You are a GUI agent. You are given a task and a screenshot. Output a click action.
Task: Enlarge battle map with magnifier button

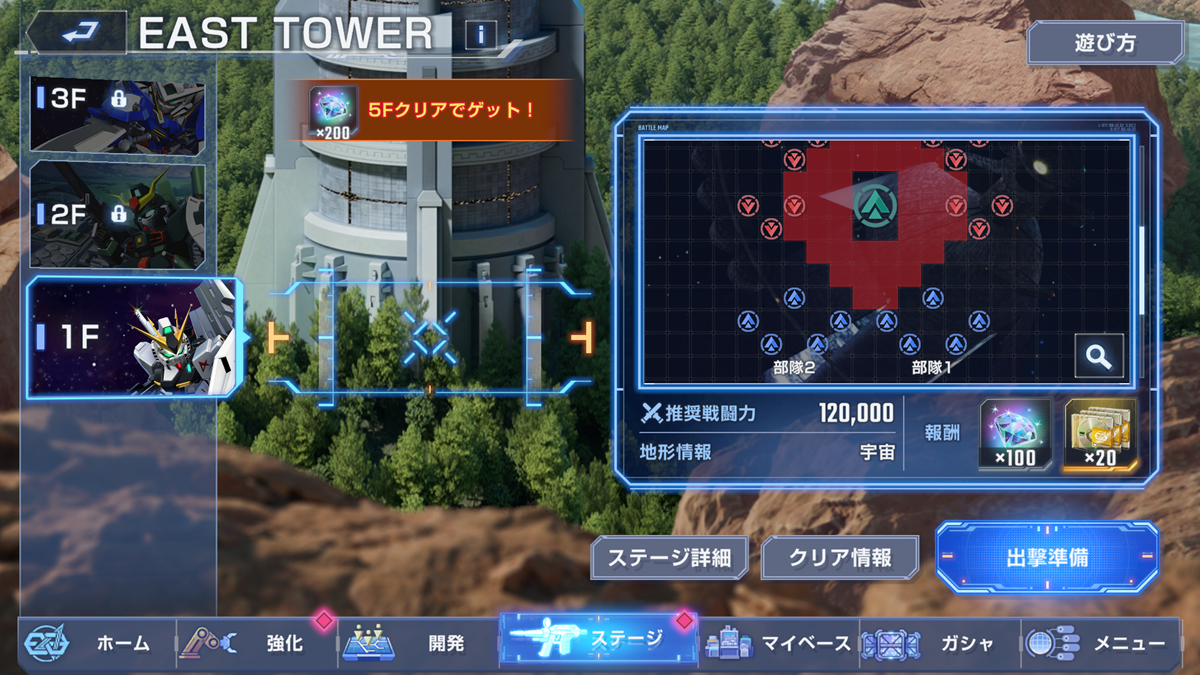click(1099, 356)
